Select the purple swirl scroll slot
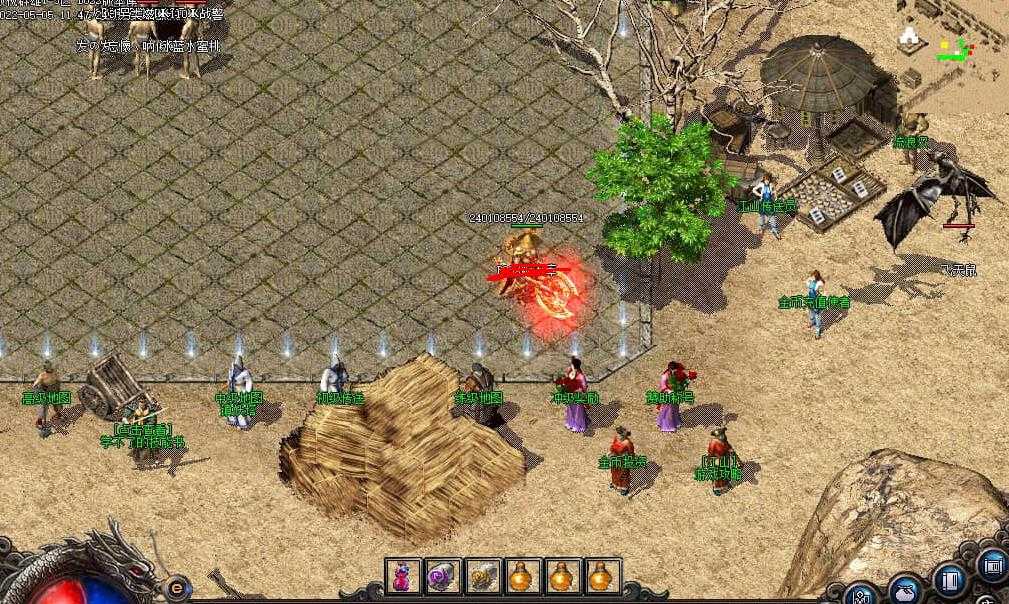The height and width of the screenshot is (604, 1009). pos(443,577)
